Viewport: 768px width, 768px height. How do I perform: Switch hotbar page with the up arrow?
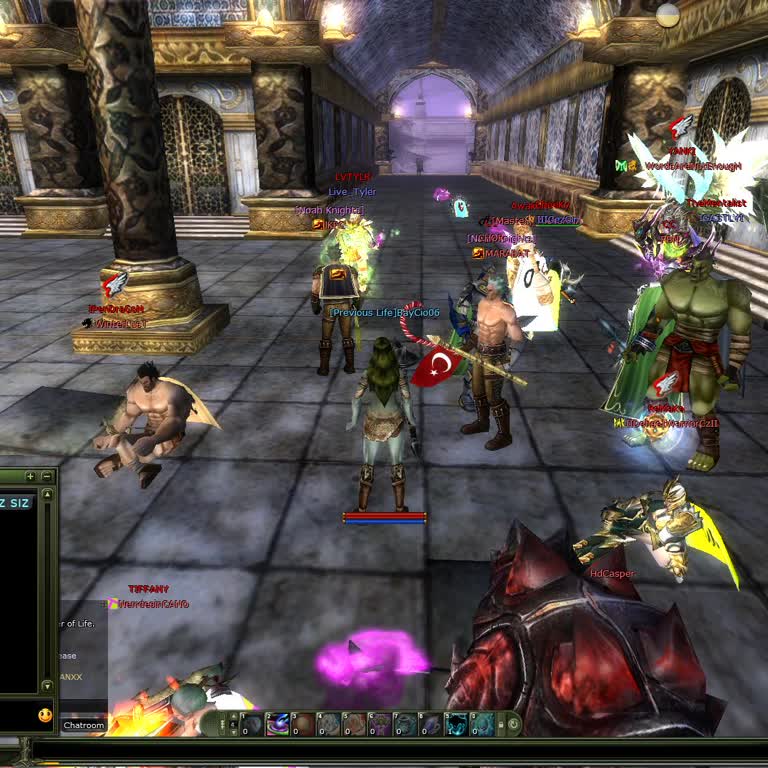233,716
